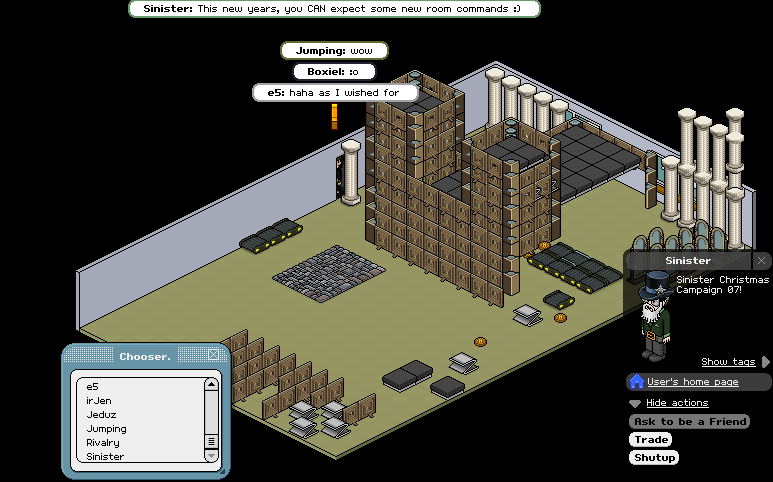Hide actions in the user panel
Viewport: 773px width, 482px height.
pyautogui.click(x=676, y=403)
